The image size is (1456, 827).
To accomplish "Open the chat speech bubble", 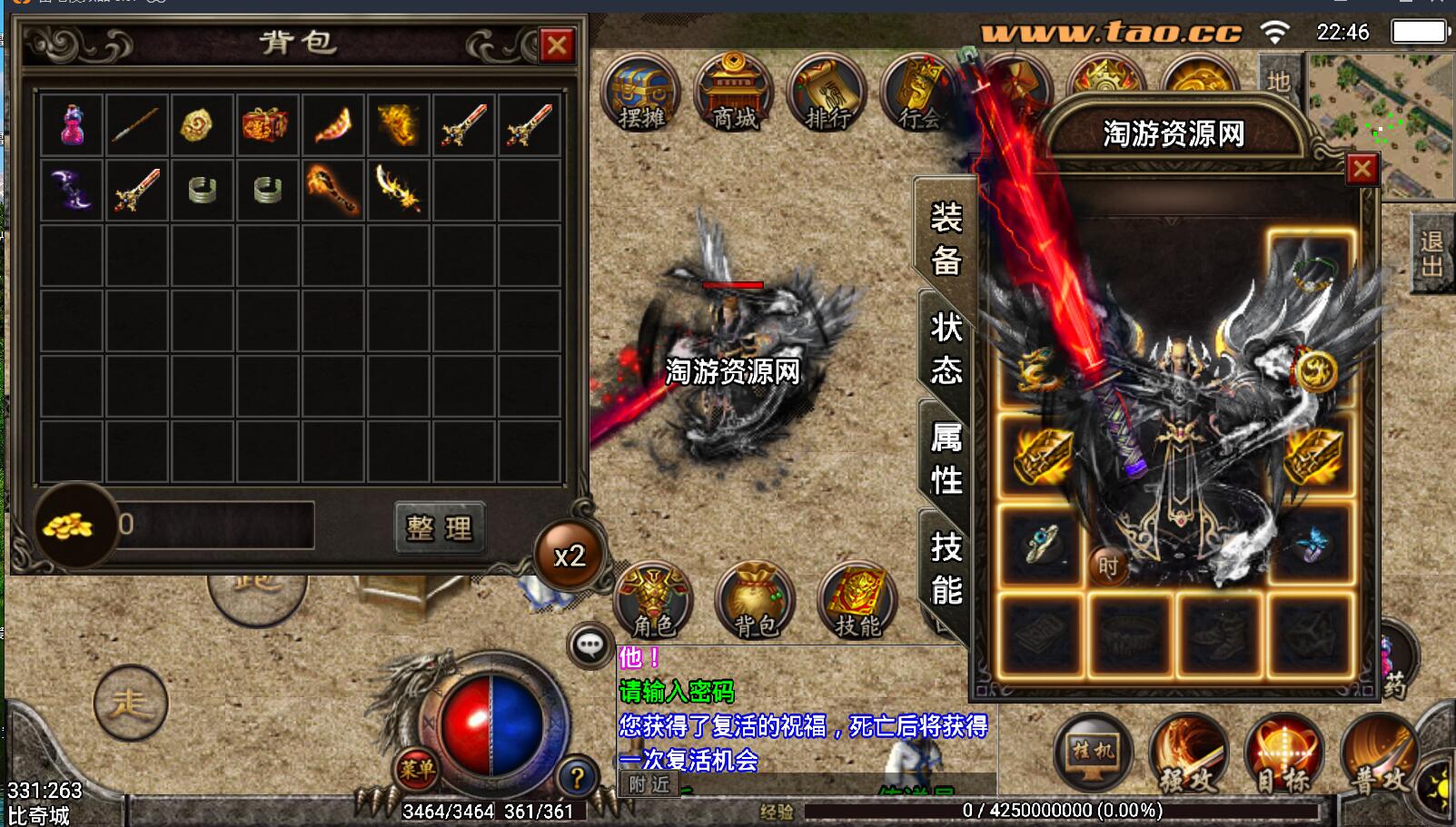I will point(590,646).
